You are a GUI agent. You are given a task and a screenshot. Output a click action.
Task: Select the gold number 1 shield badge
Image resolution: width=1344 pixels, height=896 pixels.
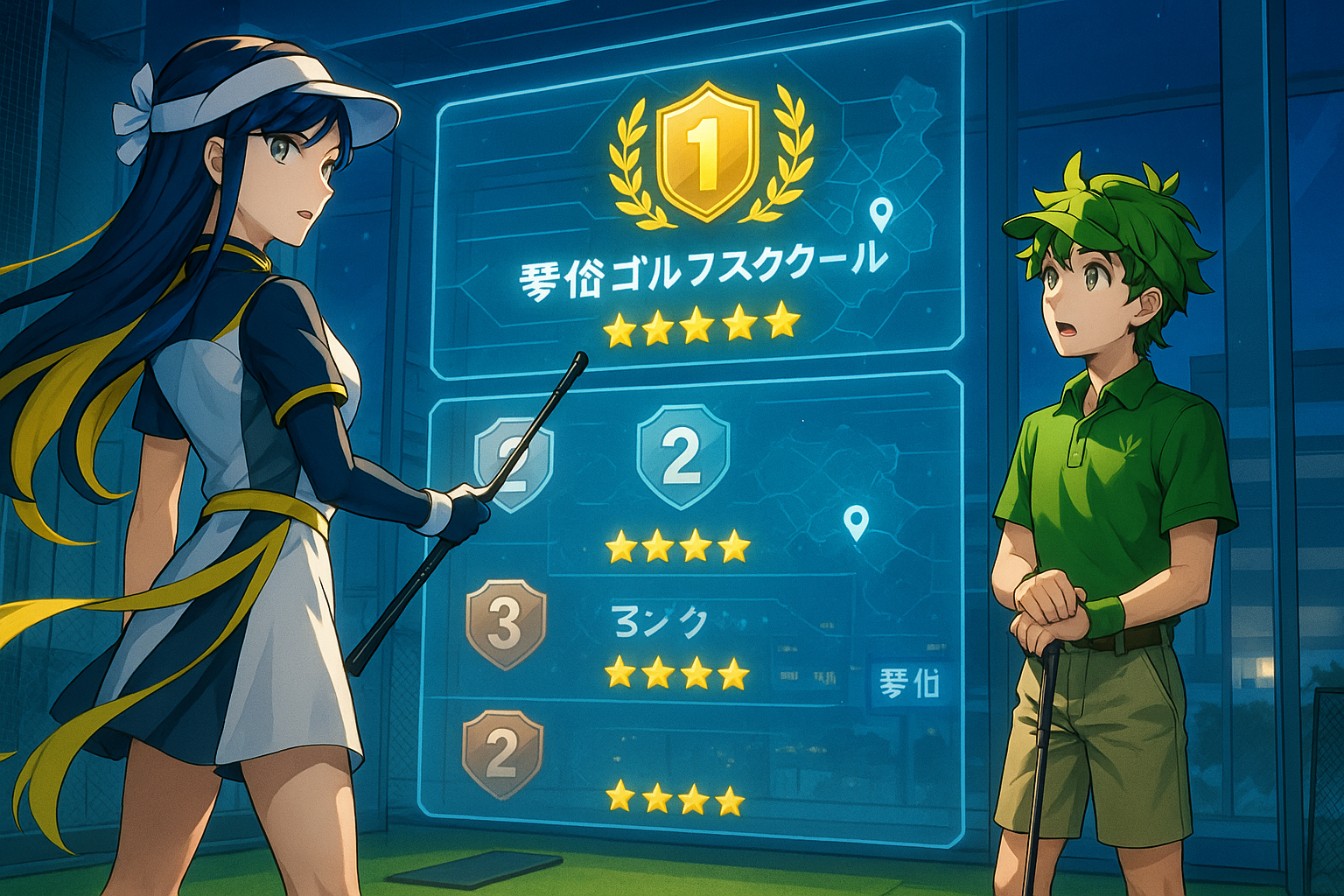[x=707, y=151]
